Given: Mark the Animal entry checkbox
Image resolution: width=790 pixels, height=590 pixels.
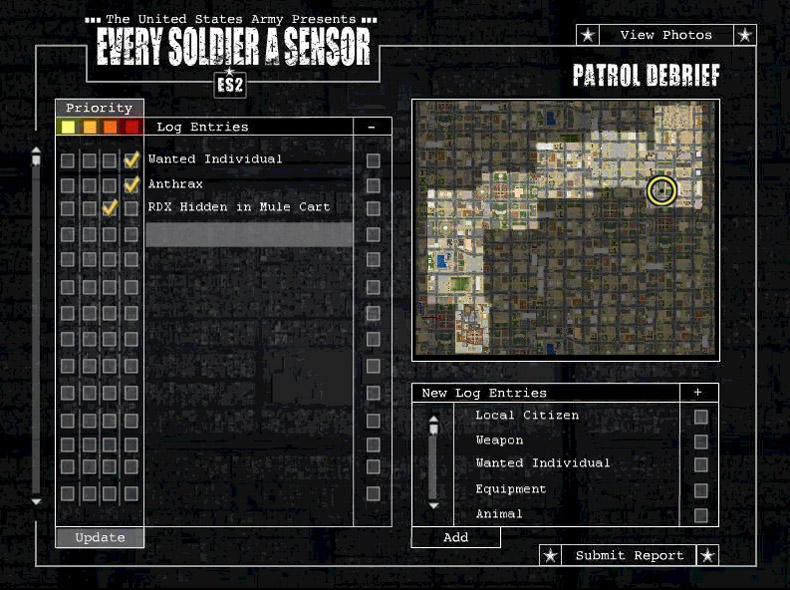Looking at the screenshot, I should [x=701, y=516].
